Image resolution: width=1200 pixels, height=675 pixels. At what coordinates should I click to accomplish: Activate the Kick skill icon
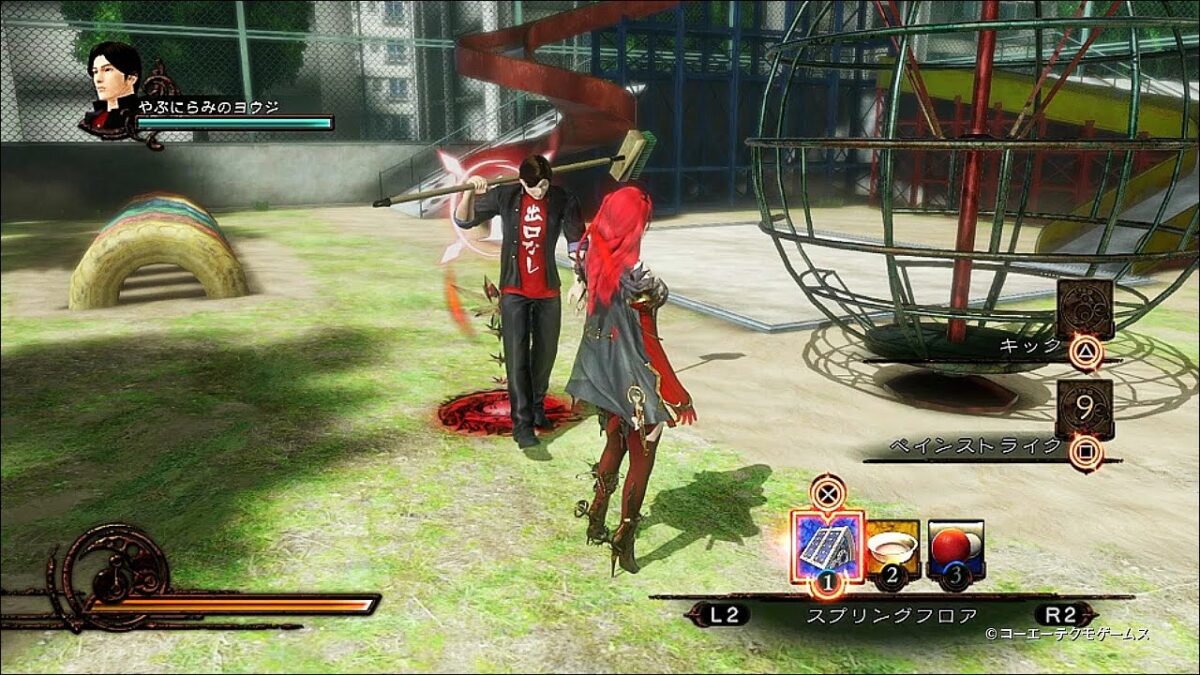click(x=1085, y=310)
